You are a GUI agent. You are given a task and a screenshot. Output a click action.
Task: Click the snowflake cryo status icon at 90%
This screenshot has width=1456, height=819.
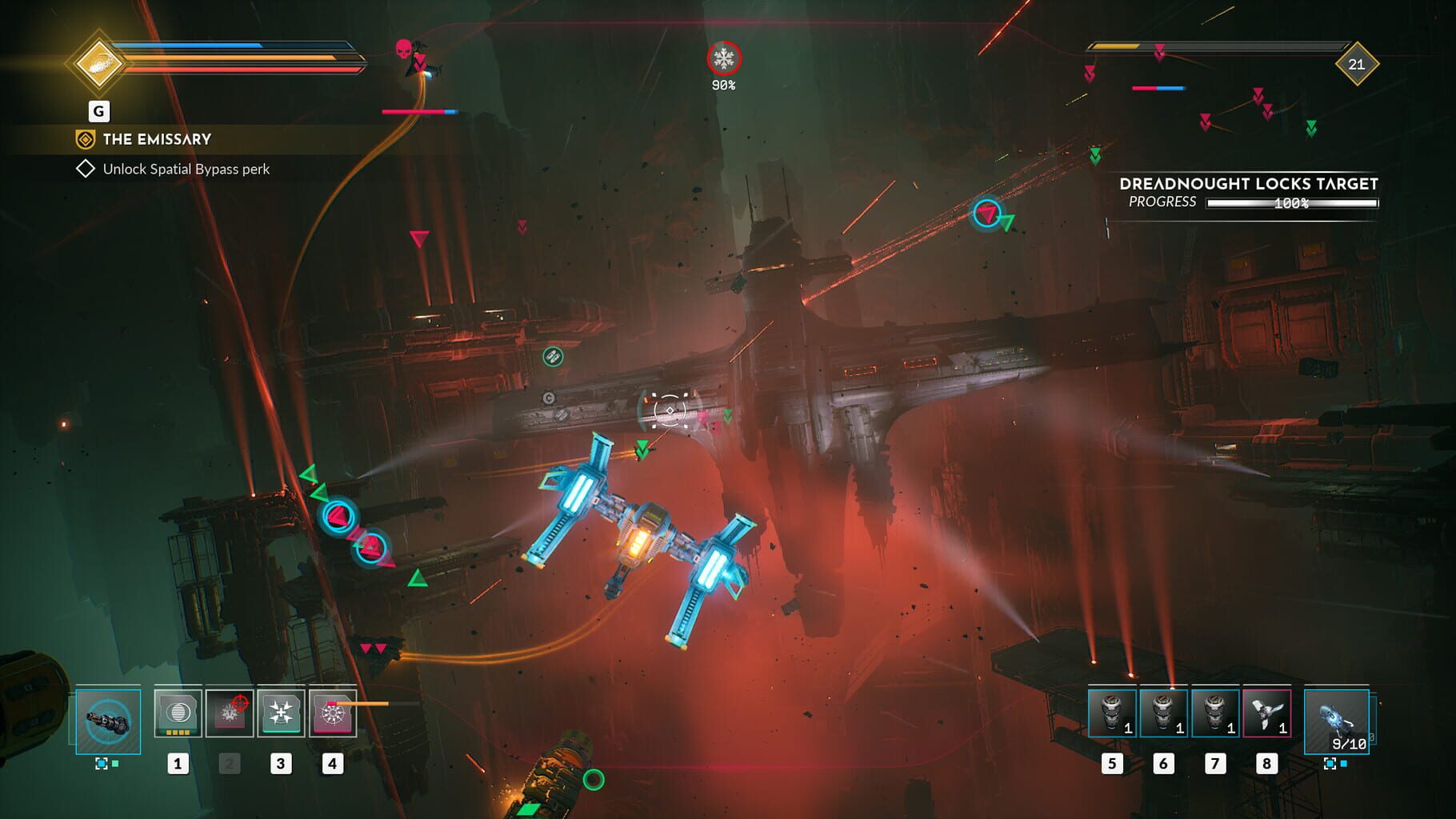tap(722, 56)
